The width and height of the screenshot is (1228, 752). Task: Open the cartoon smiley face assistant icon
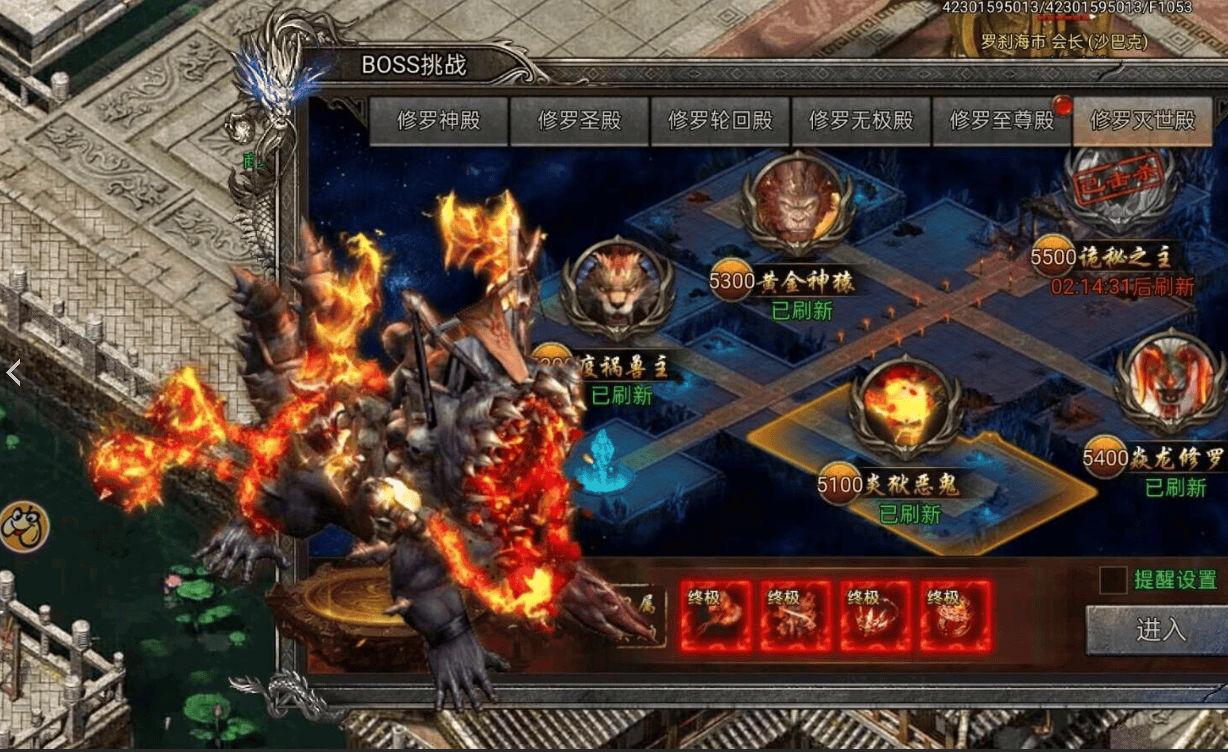tap(23, 526)
